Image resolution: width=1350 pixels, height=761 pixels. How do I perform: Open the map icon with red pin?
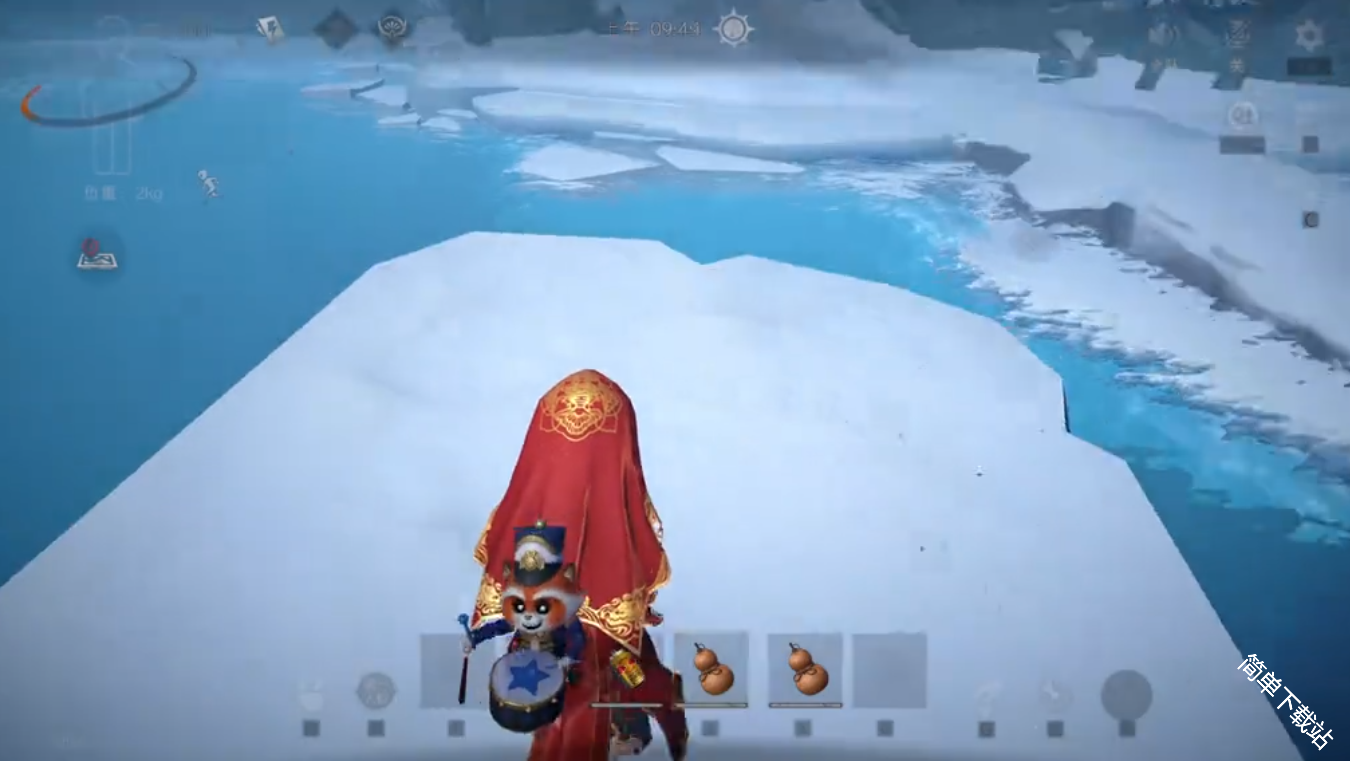coord(97,254)
